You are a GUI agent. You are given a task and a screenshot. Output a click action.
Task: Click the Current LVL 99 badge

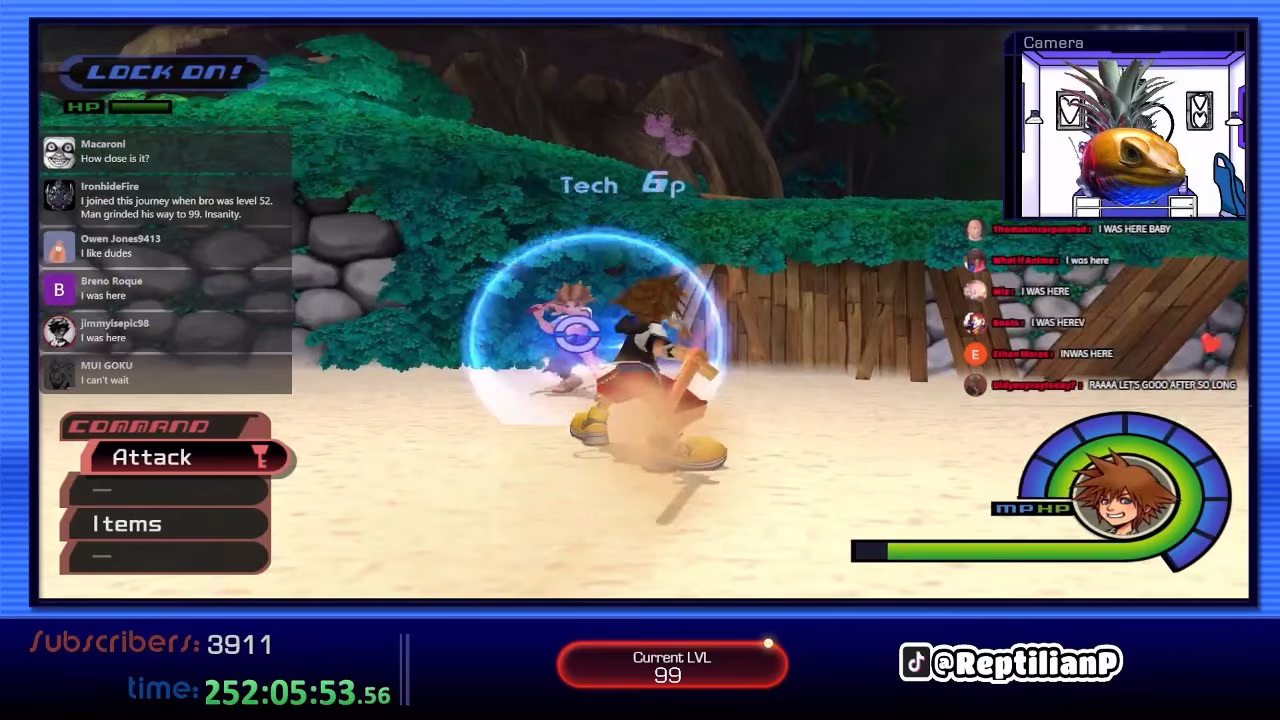coord(672,666)
